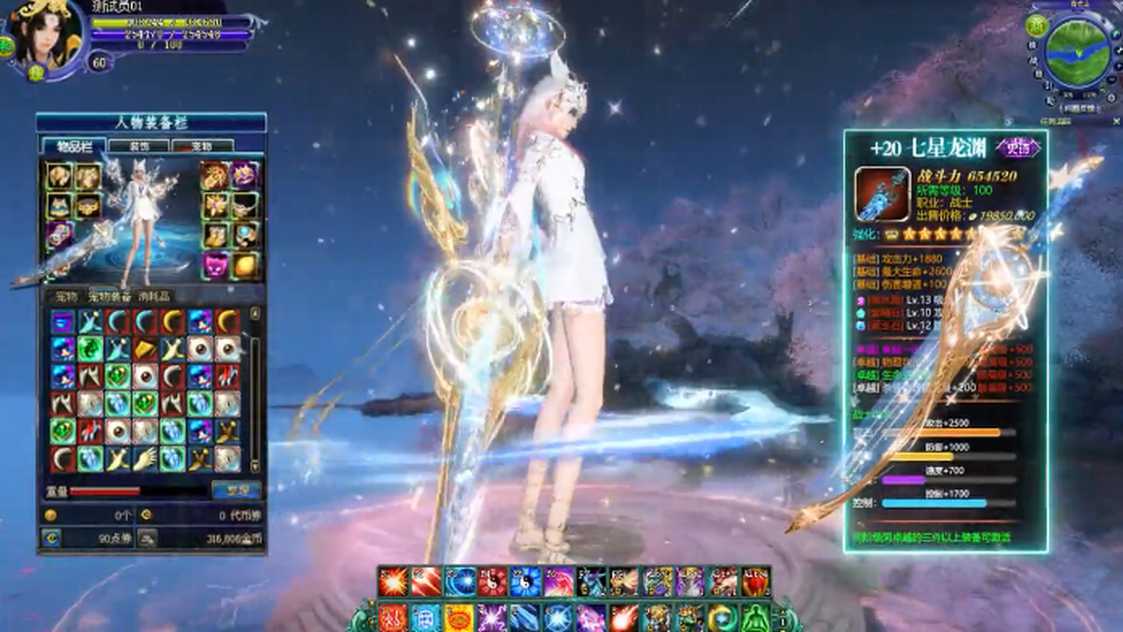Select the pink cat mask equipment slot
1123x632 pixels.
(216, 264)
